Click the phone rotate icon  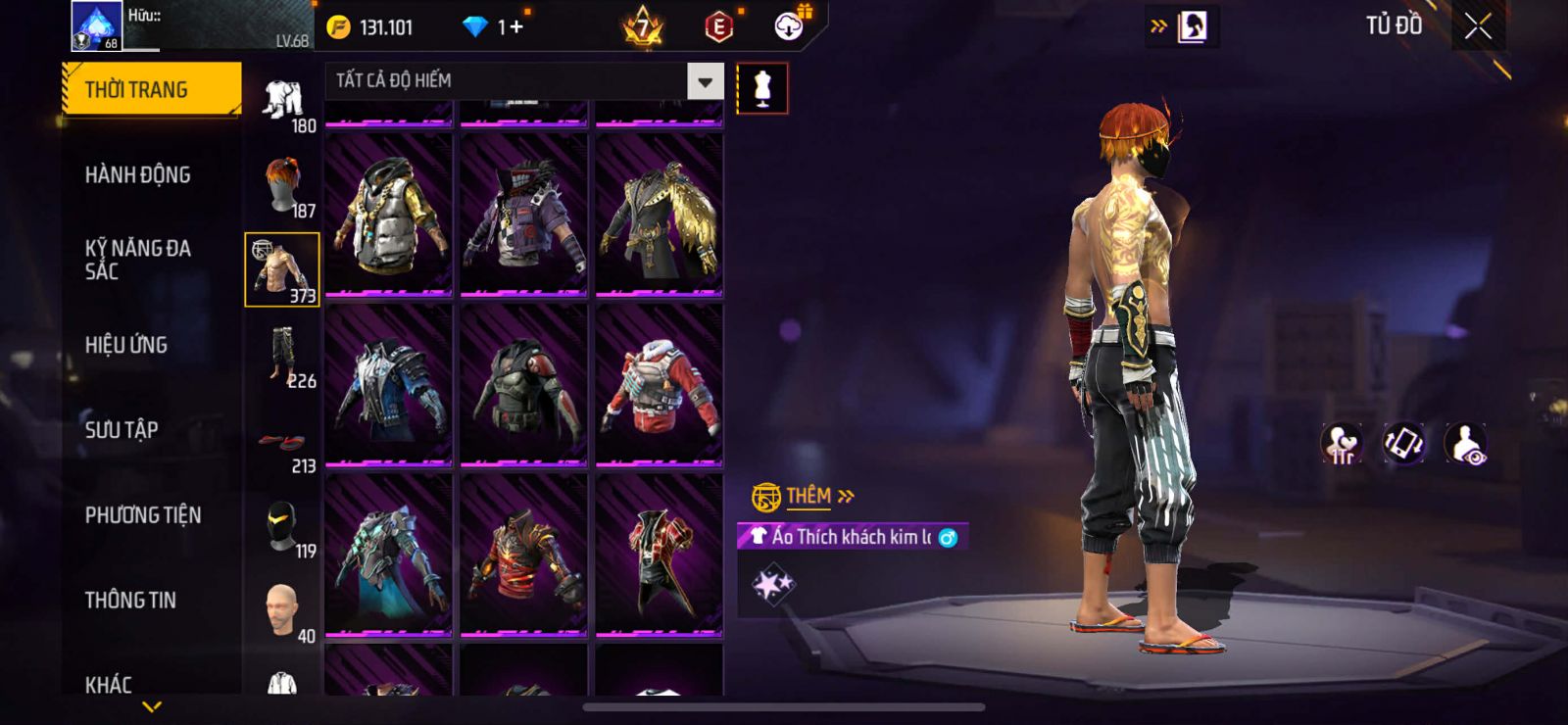tap(1403, 444)
